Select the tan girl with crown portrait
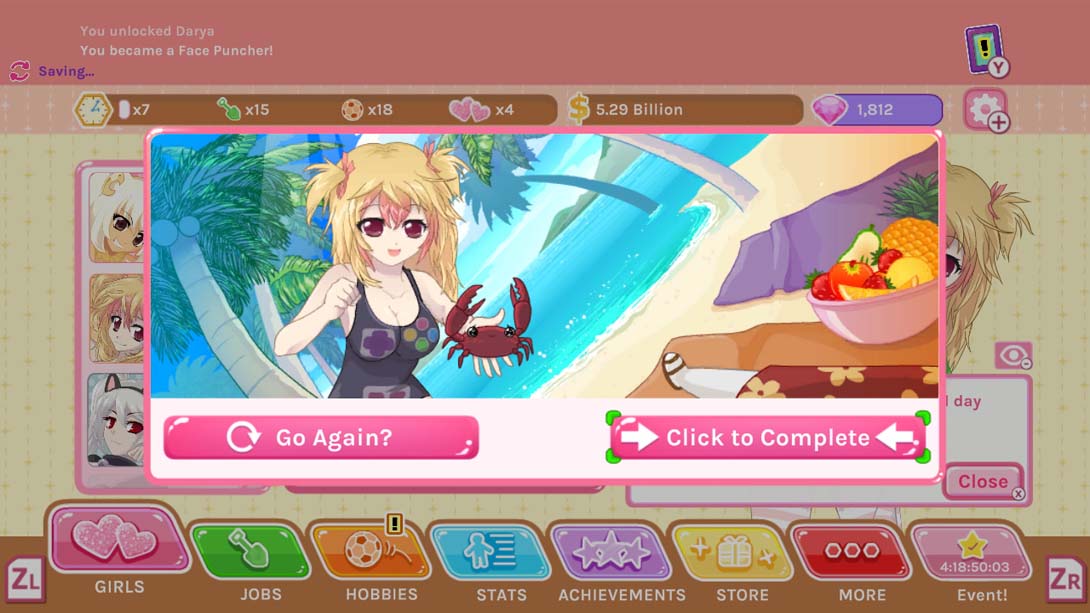 coord(117,217)
